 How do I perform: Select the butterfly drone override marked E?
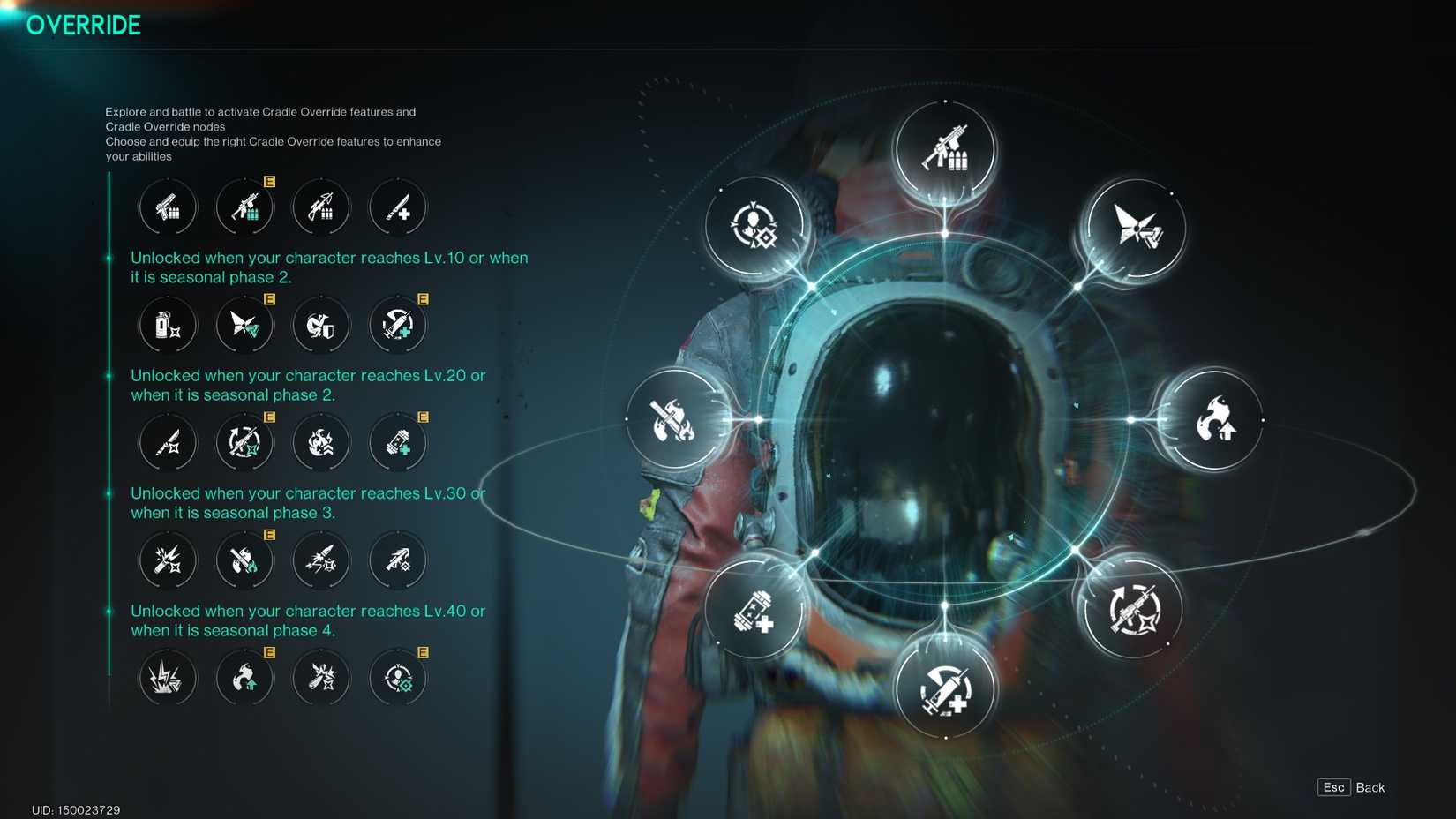pyautogui.click(x=244, y=325)
